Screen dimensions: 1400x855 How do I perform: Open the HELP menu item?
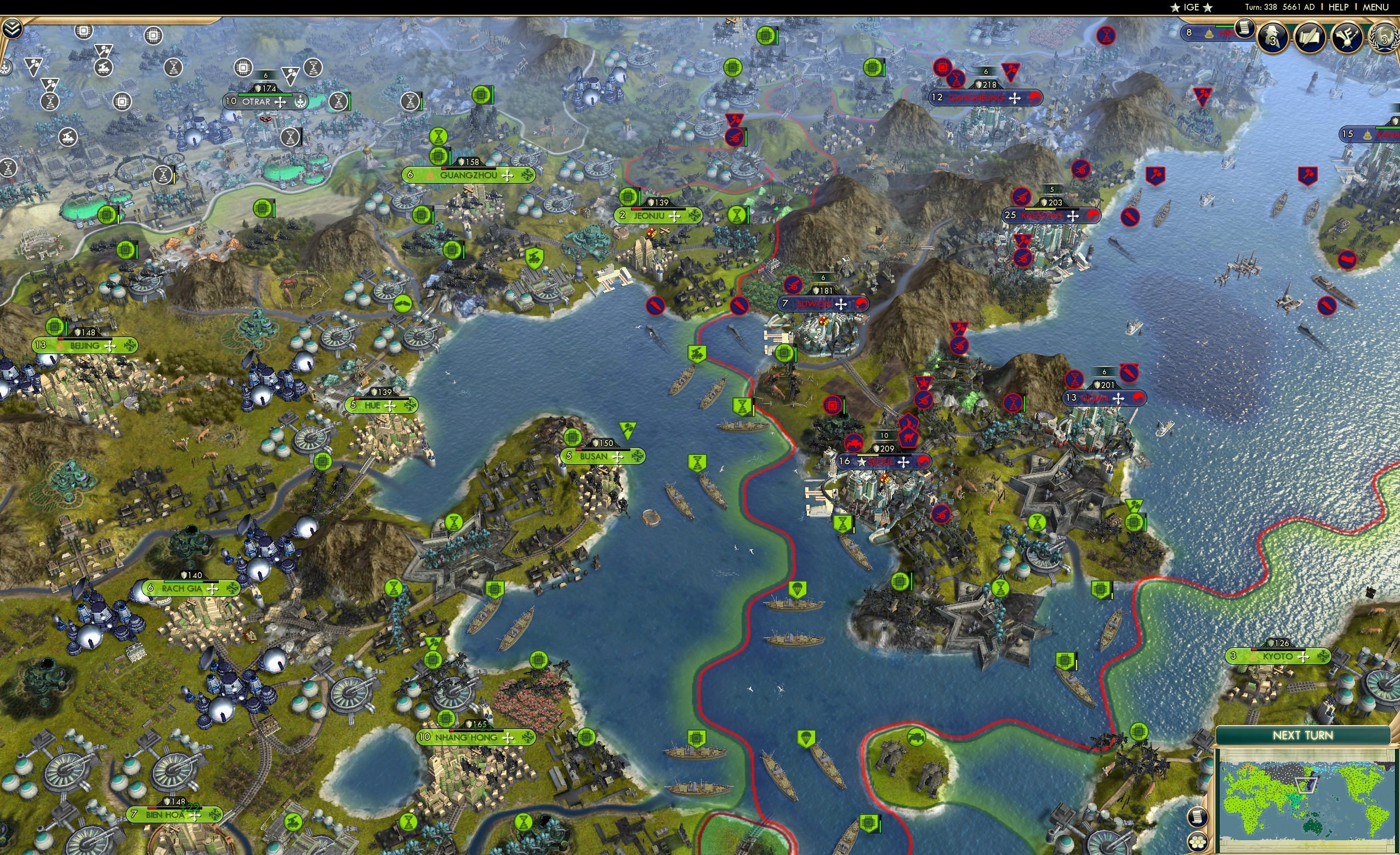pyautogui.click(x=1339, y=7)
